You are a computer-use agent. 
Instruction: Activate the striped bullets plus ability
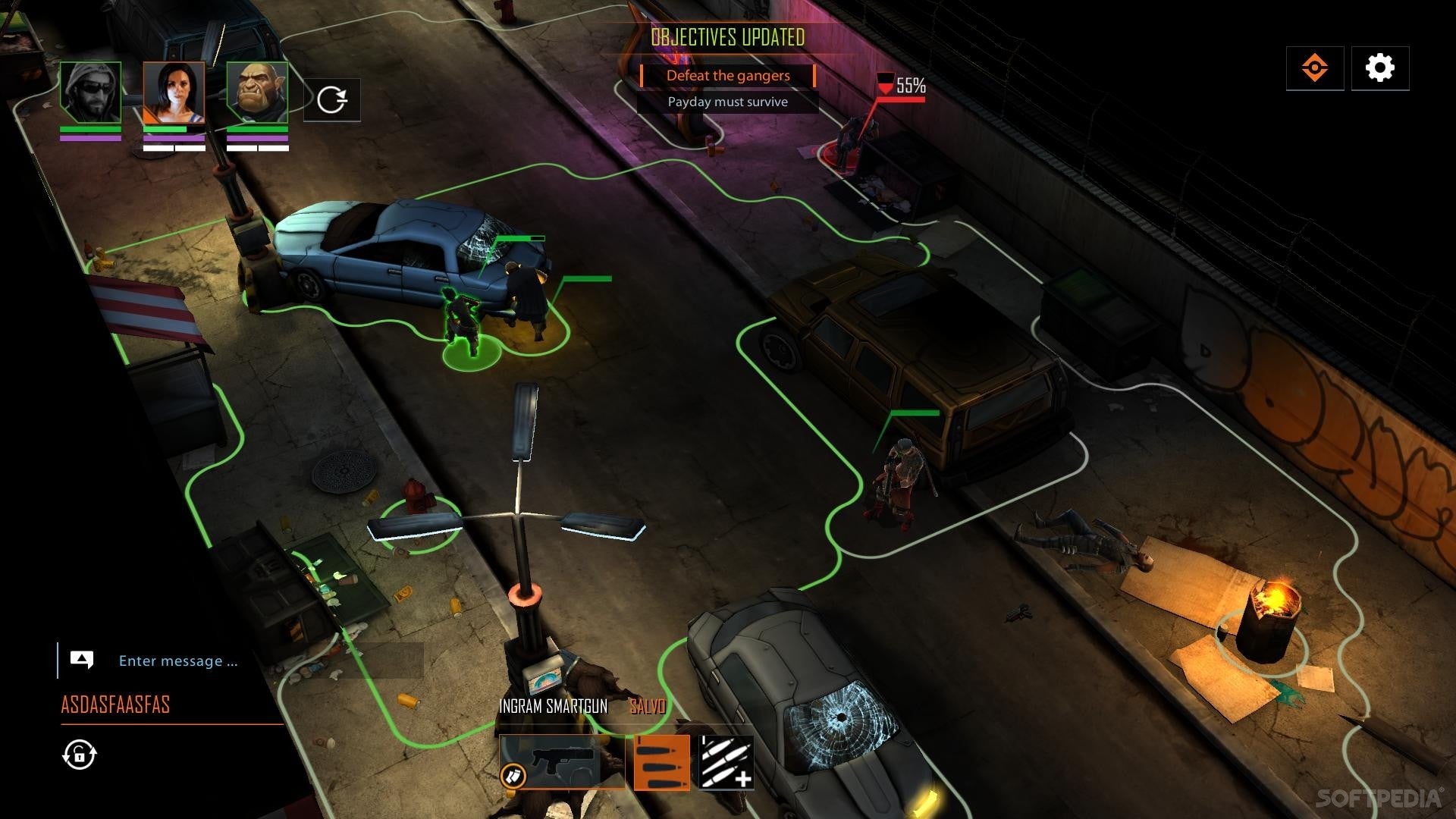[x=726, y=762]
